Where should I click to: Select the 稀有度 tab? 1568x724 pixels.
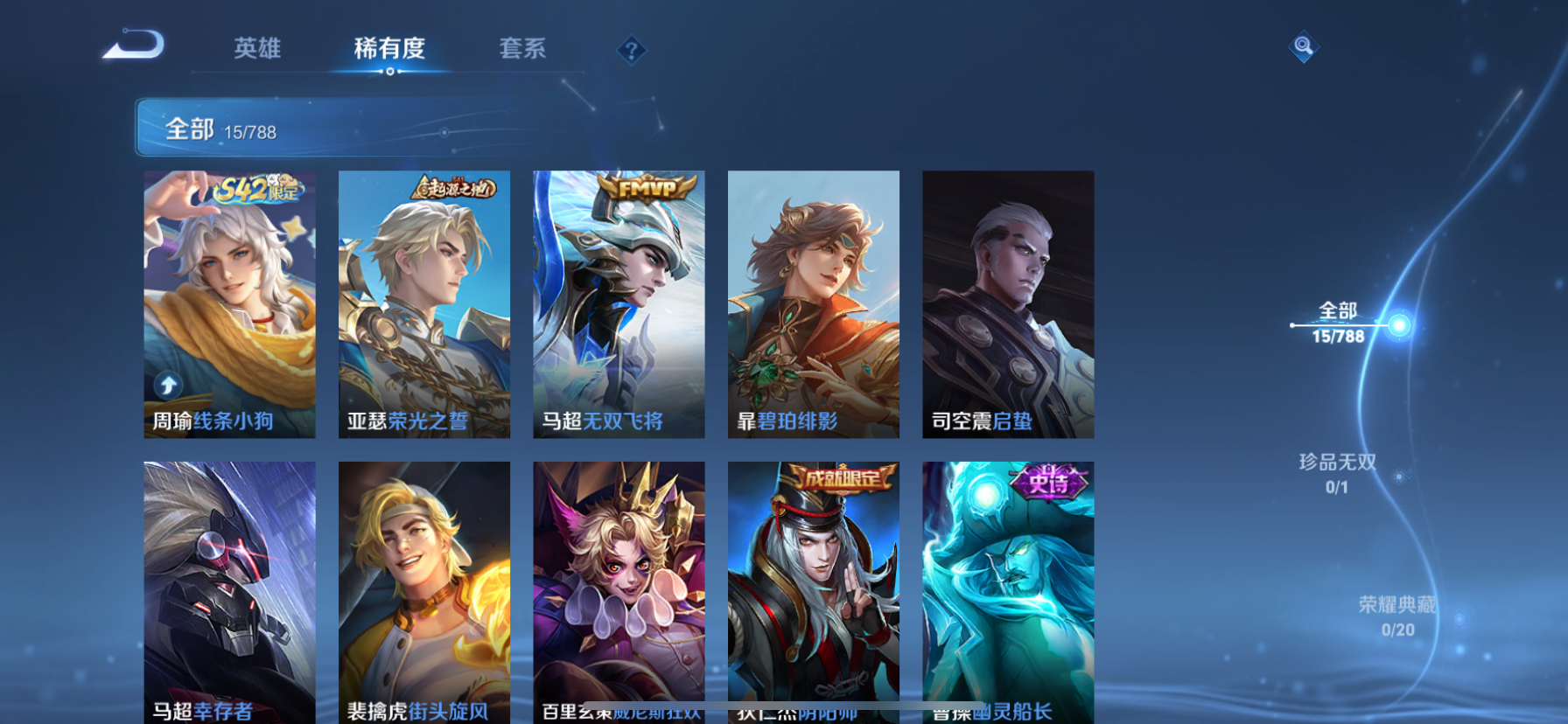pos(388,50)
